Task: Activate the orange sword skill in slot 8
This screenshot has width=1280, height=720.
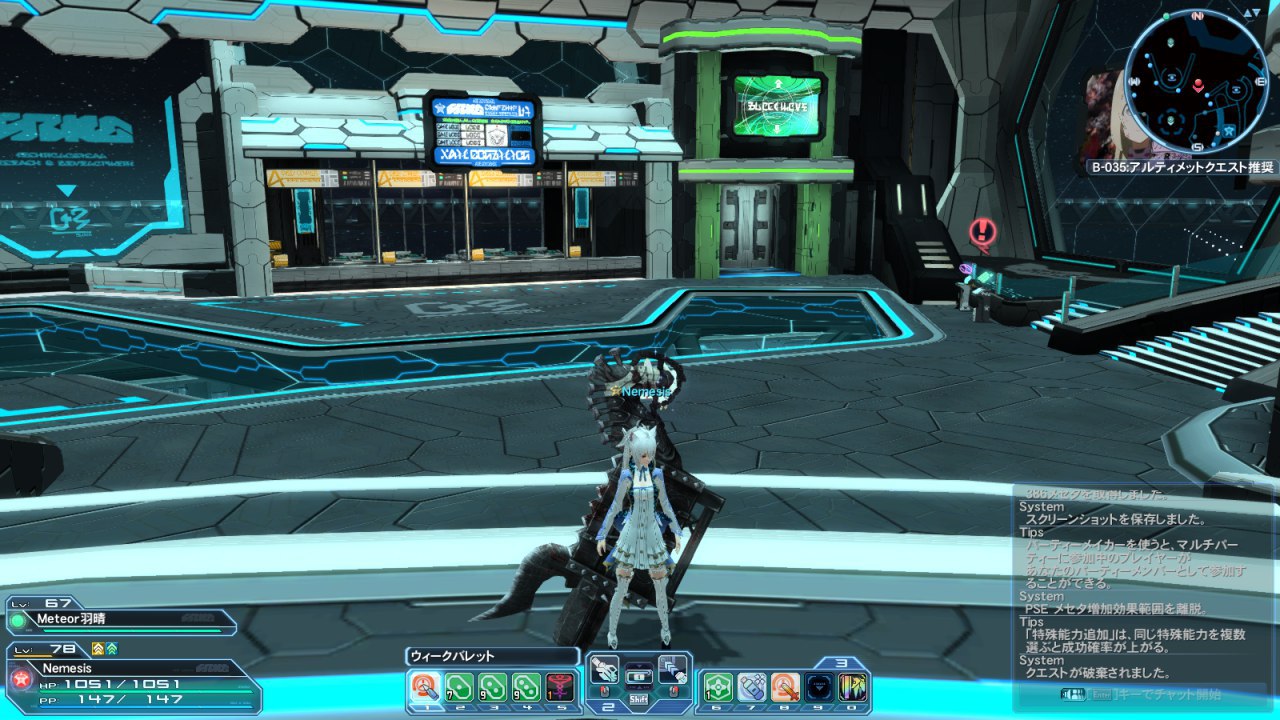Action: pos(785,687)
